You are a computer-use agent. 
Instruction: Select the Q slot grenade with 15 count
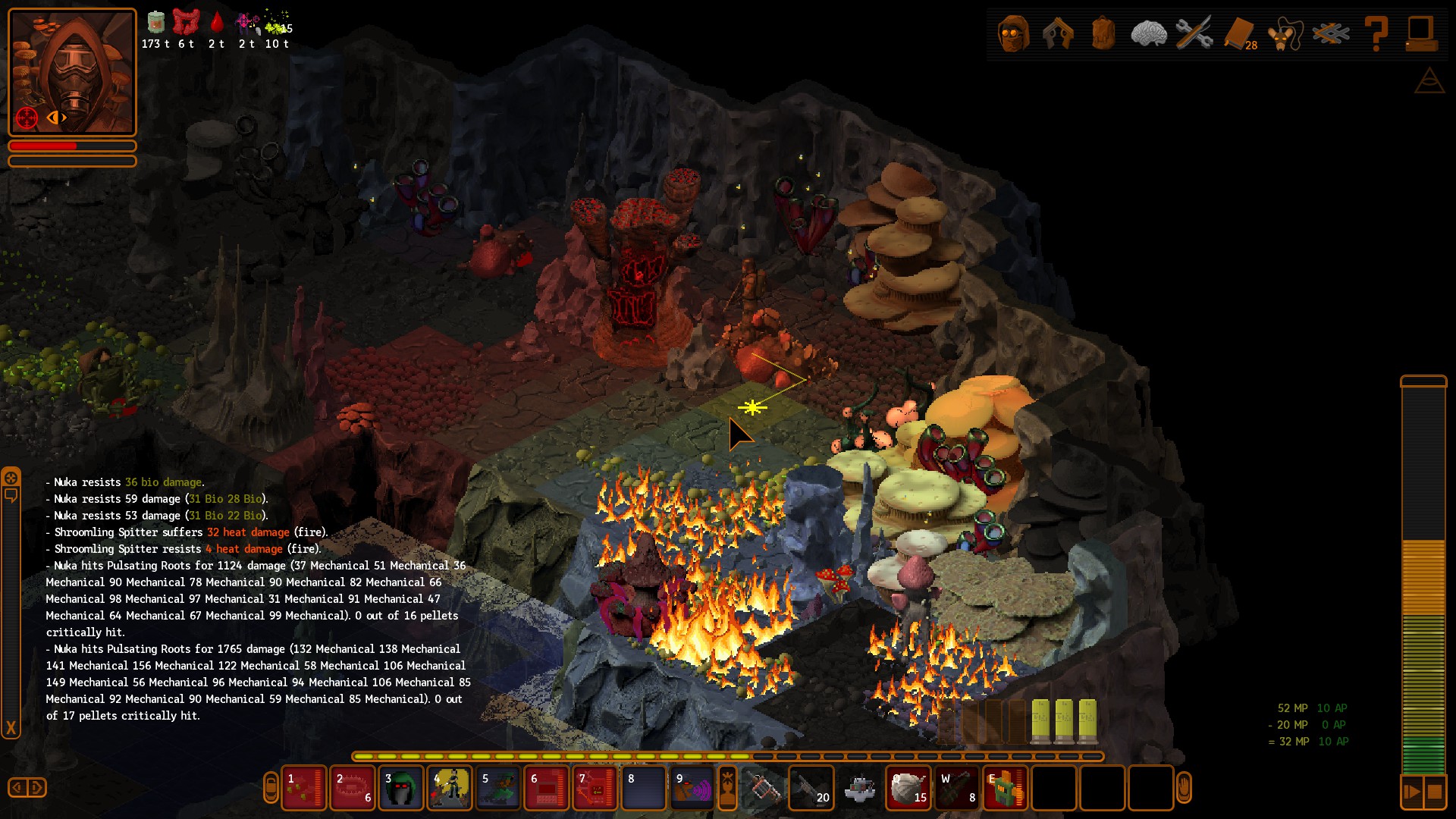pos(908,789)
